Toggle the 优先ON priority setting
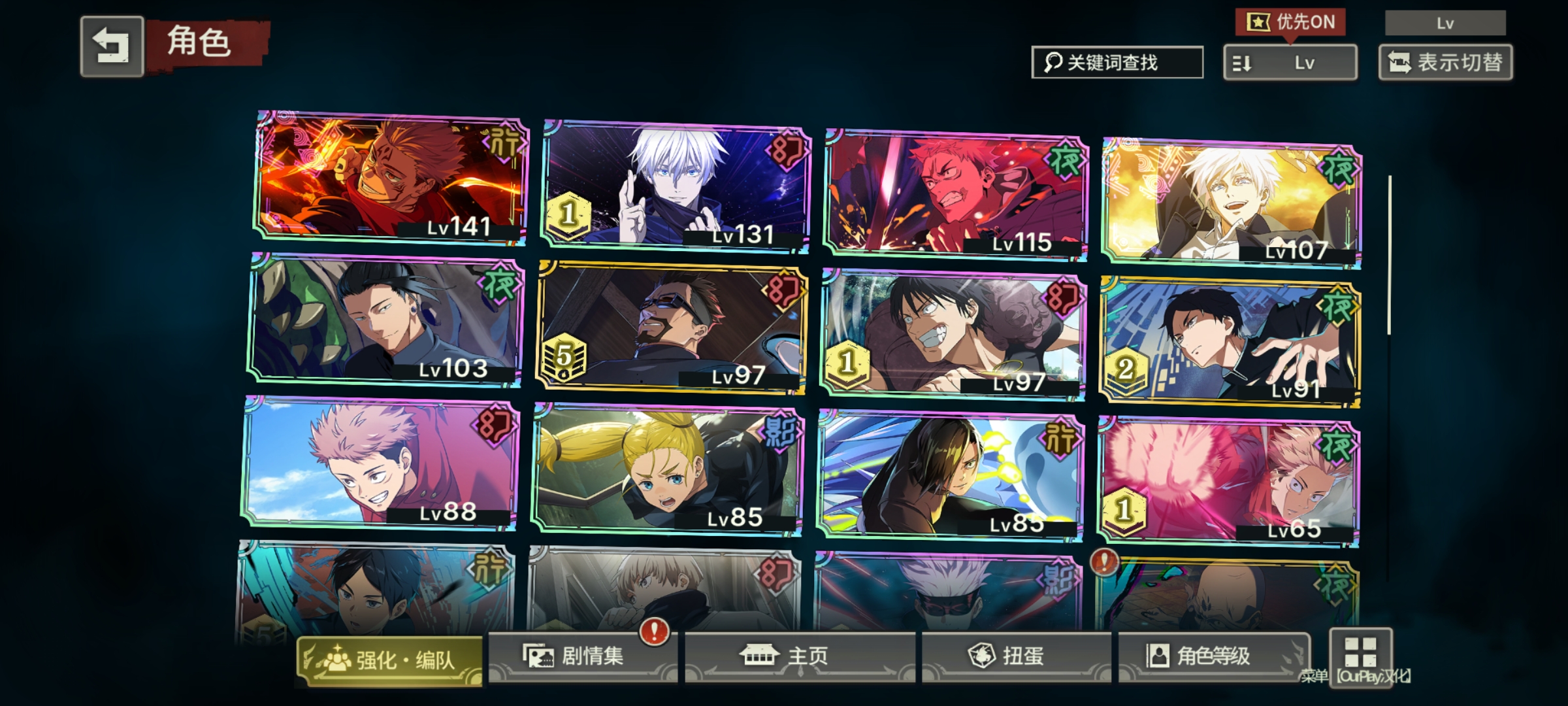This screenshot has height=706, width=1568. pyautogui.click(x=1290, y=22)
